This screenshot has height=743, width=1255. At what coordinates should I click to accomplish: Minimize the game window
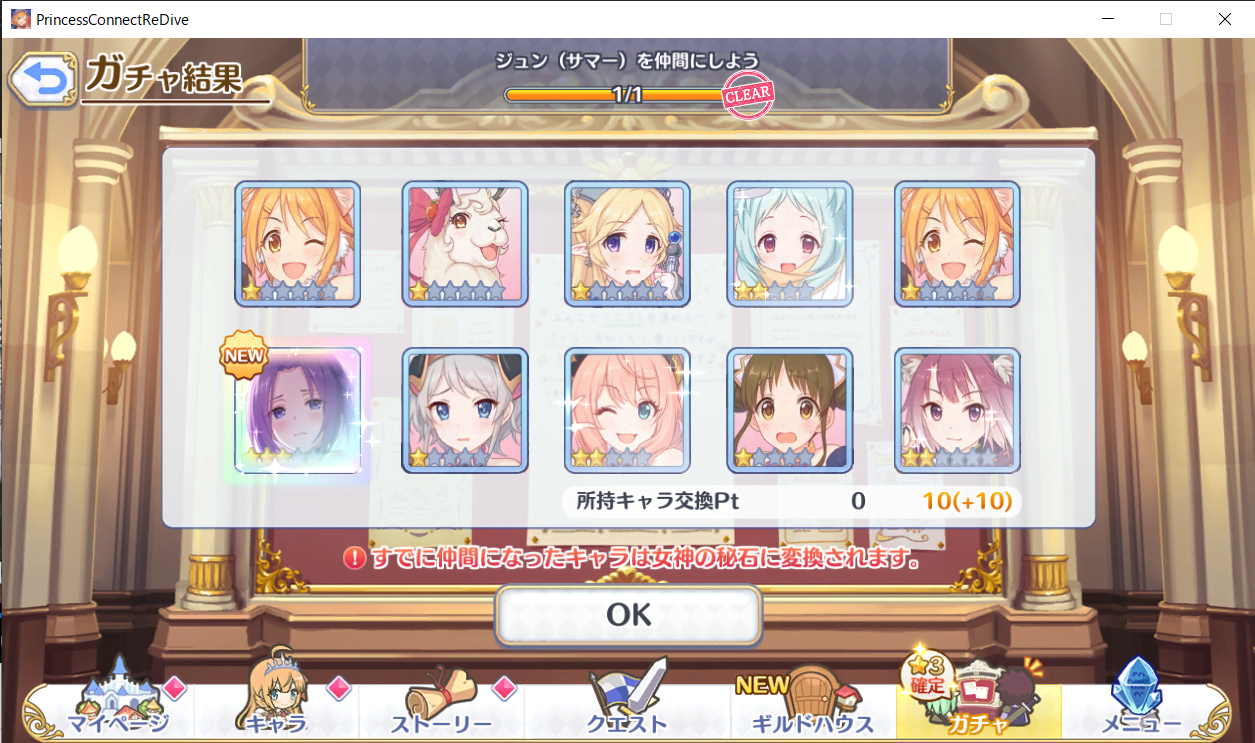point(1108,19)
